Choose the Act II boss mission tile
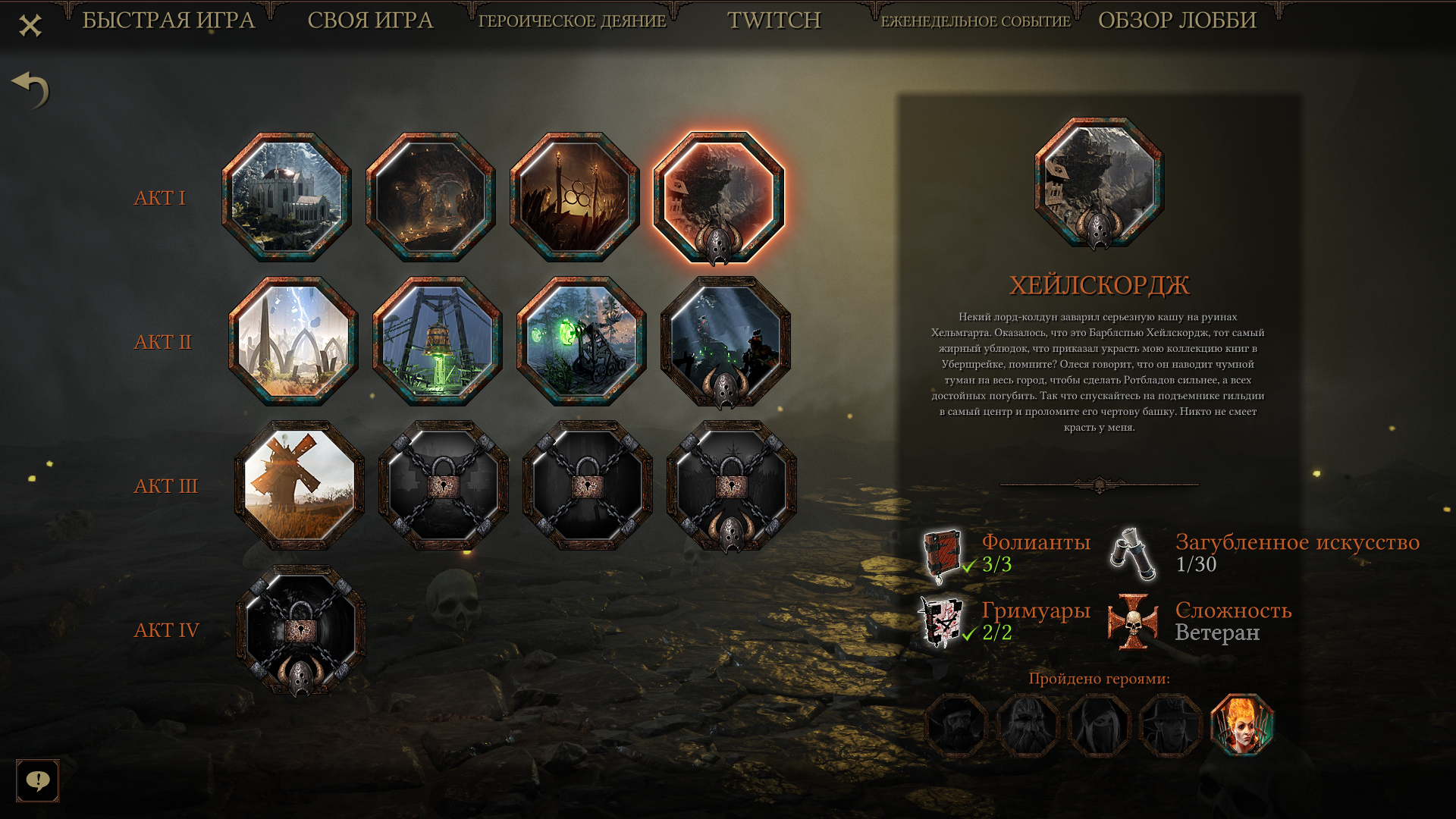The image size is (1456, 819). [726, 341]
